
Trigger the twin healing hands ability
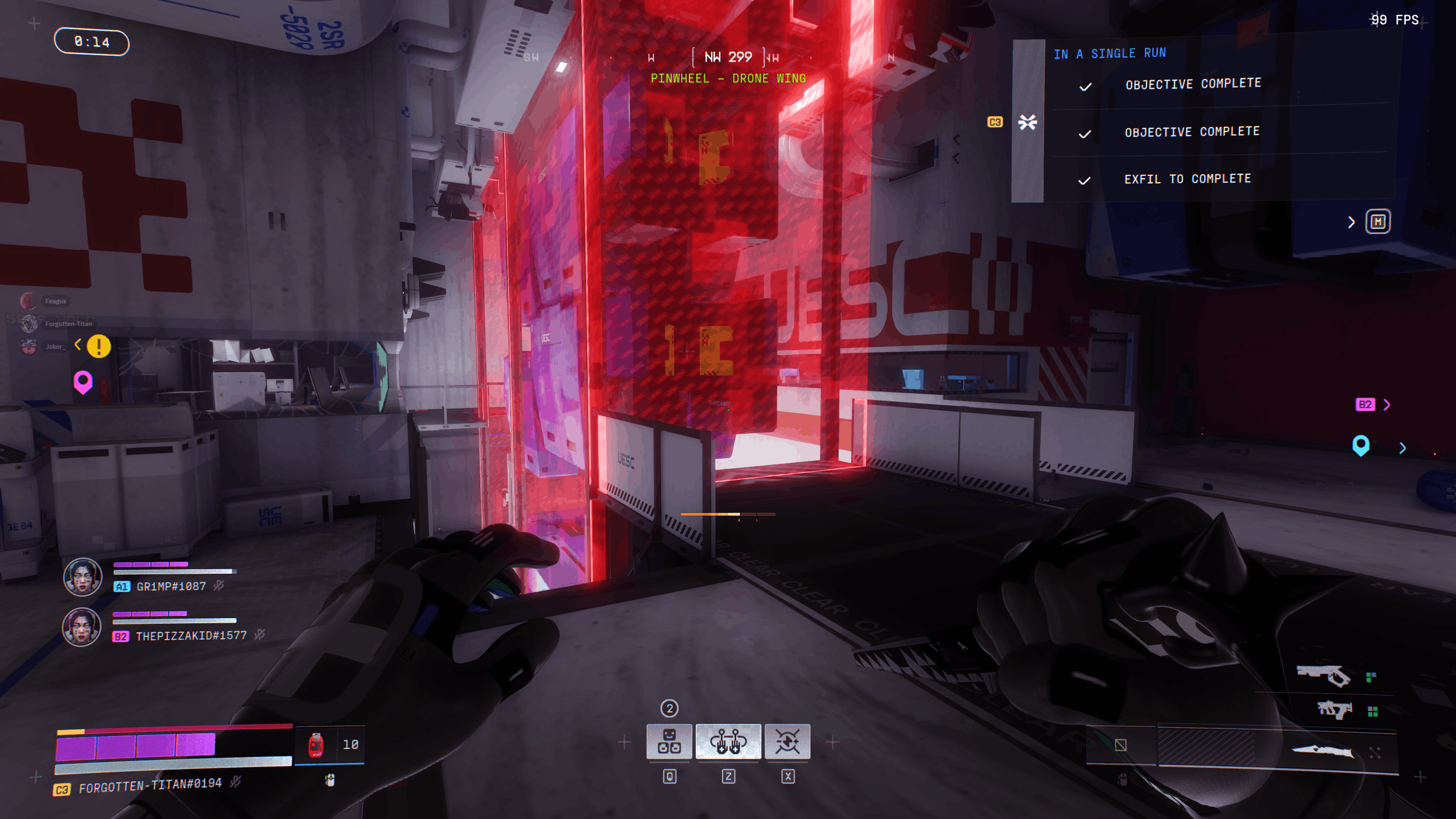click(728, 741)
